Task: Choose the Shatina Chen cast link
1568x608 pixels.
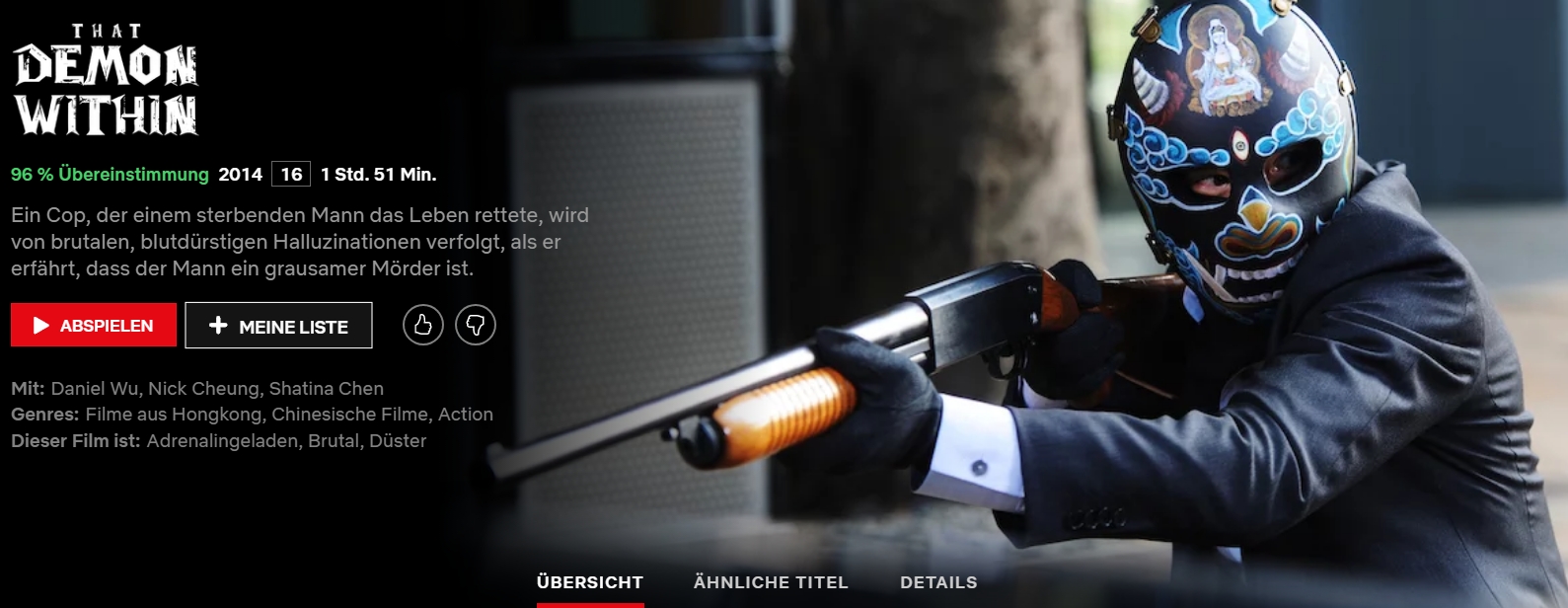Action: coord(326,389)
